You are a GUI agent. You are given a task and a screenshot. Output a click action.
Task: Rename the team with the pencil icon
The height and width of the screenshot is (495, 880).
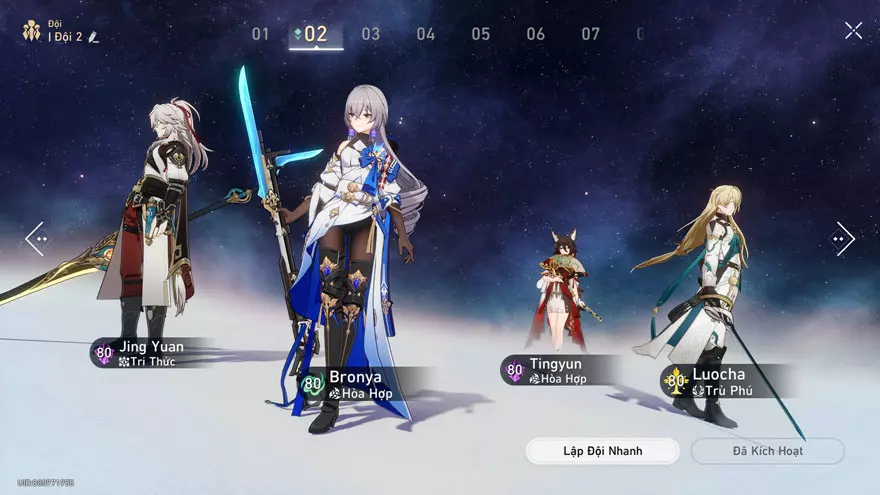point(94,37)
